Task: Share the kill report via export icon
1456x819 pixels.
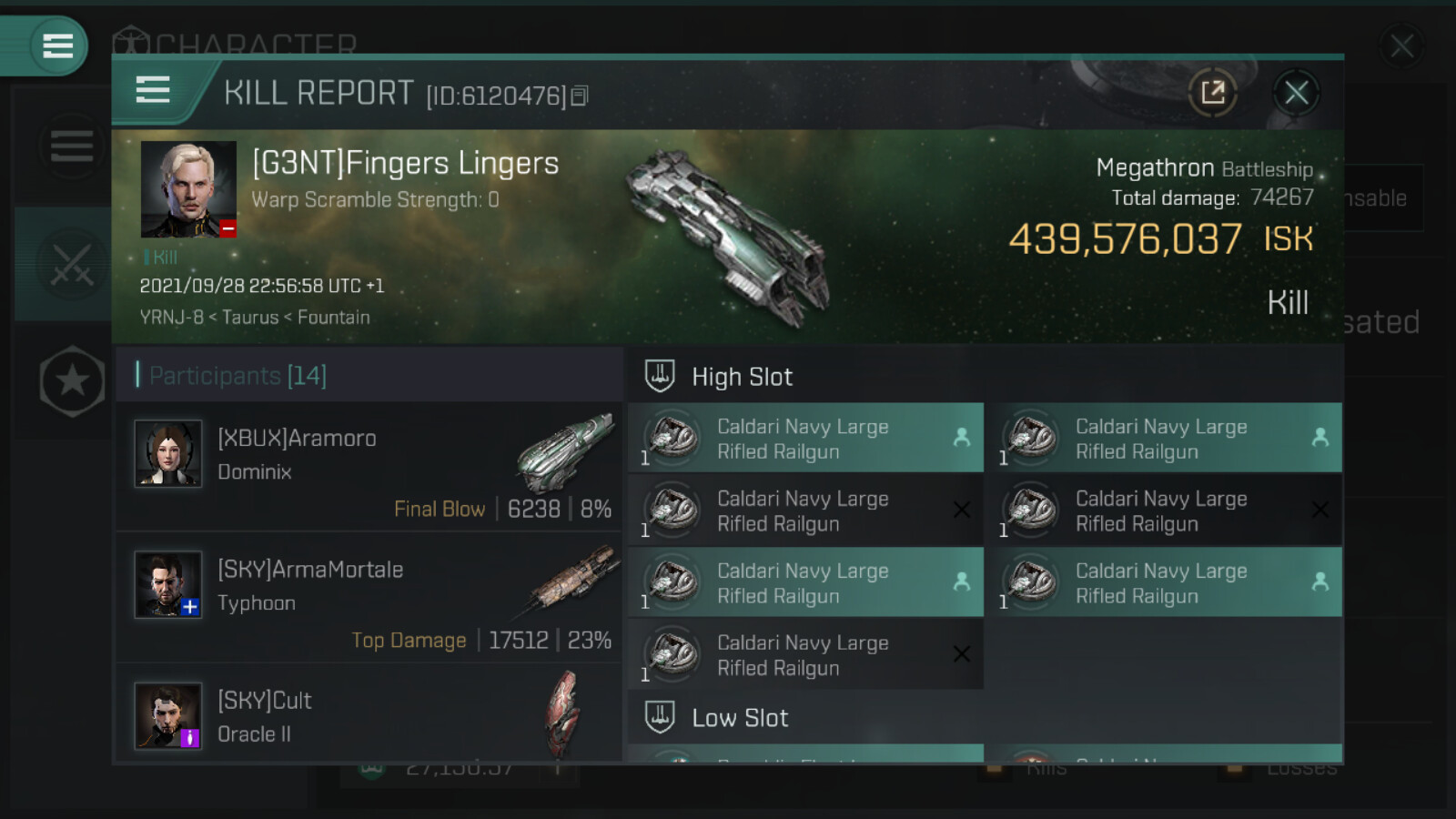Action: pyautogui.click(x=1212, y=92)
